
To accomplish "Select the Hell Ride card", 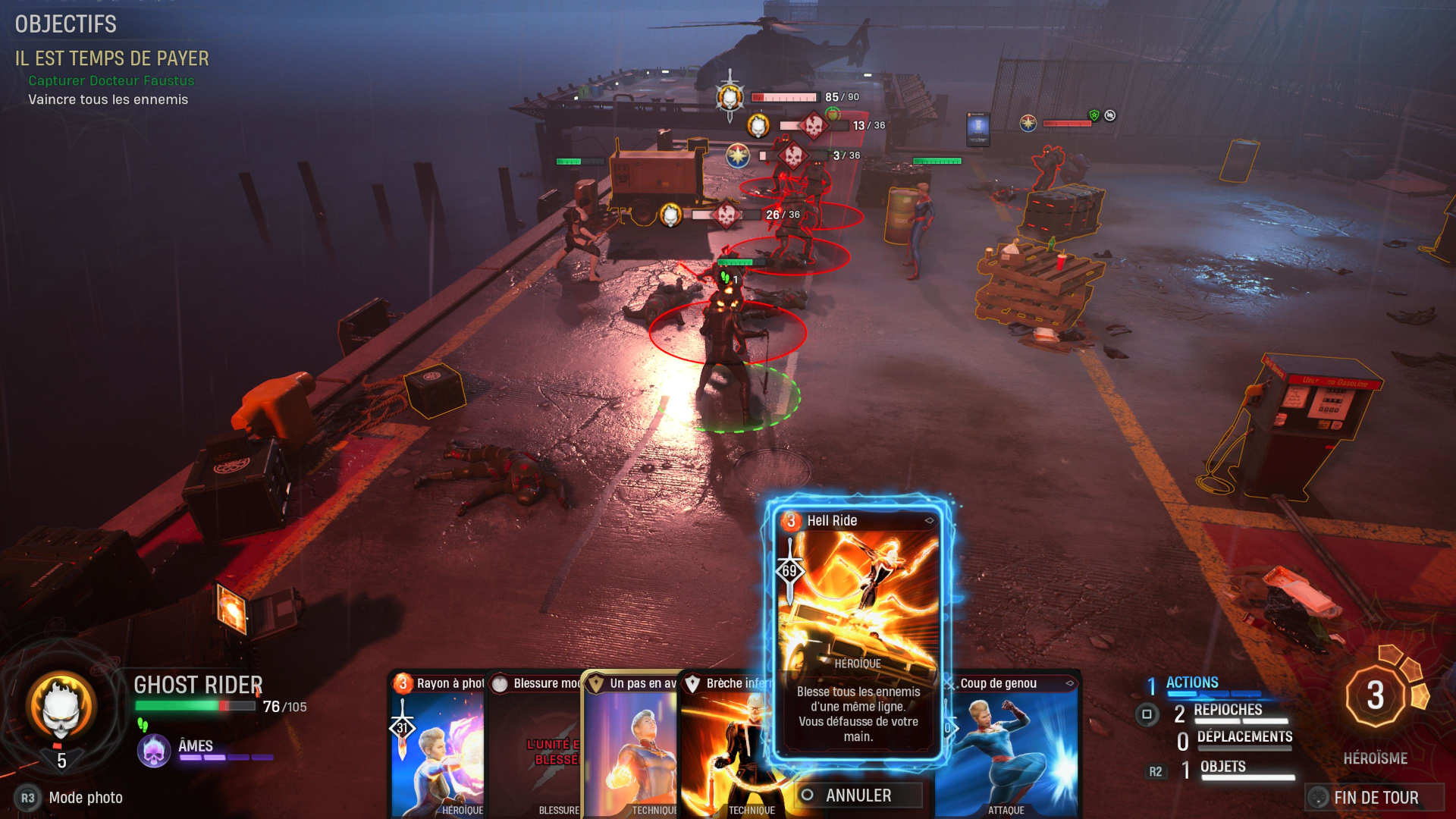I will coord(858,629).
